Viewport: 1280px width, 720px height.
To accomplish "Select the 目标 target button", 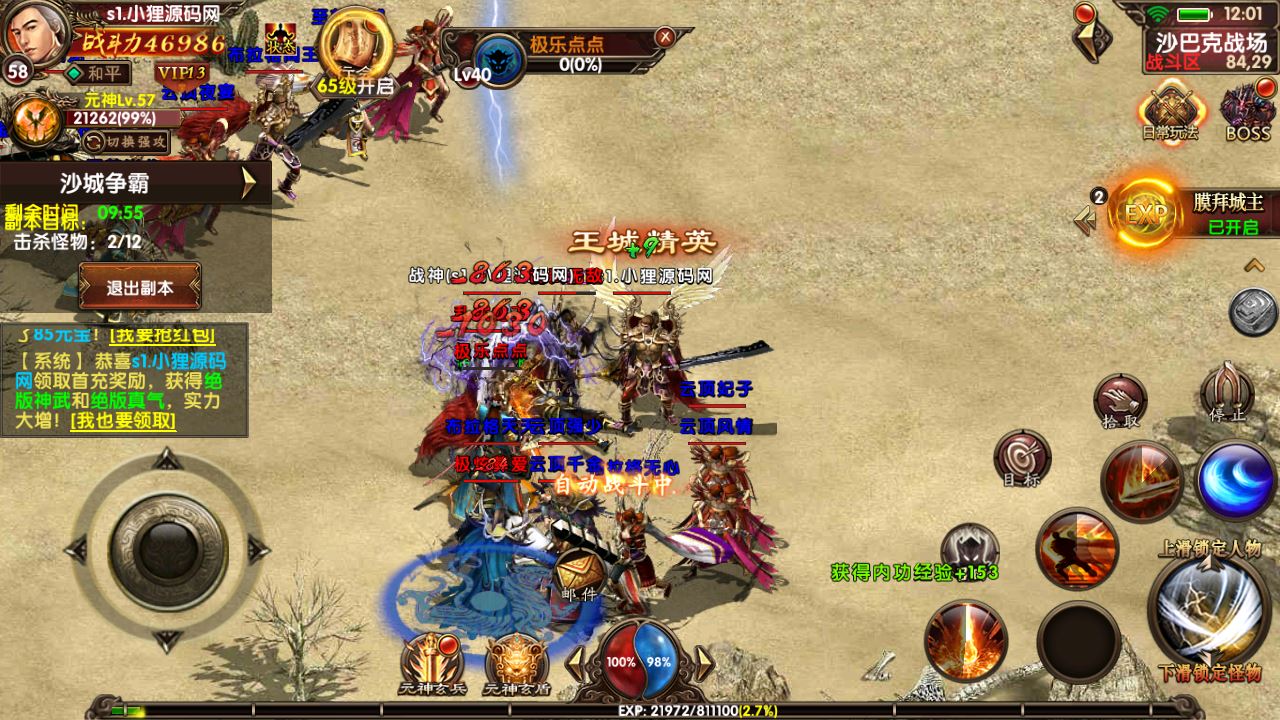I will pos(1021,458).
